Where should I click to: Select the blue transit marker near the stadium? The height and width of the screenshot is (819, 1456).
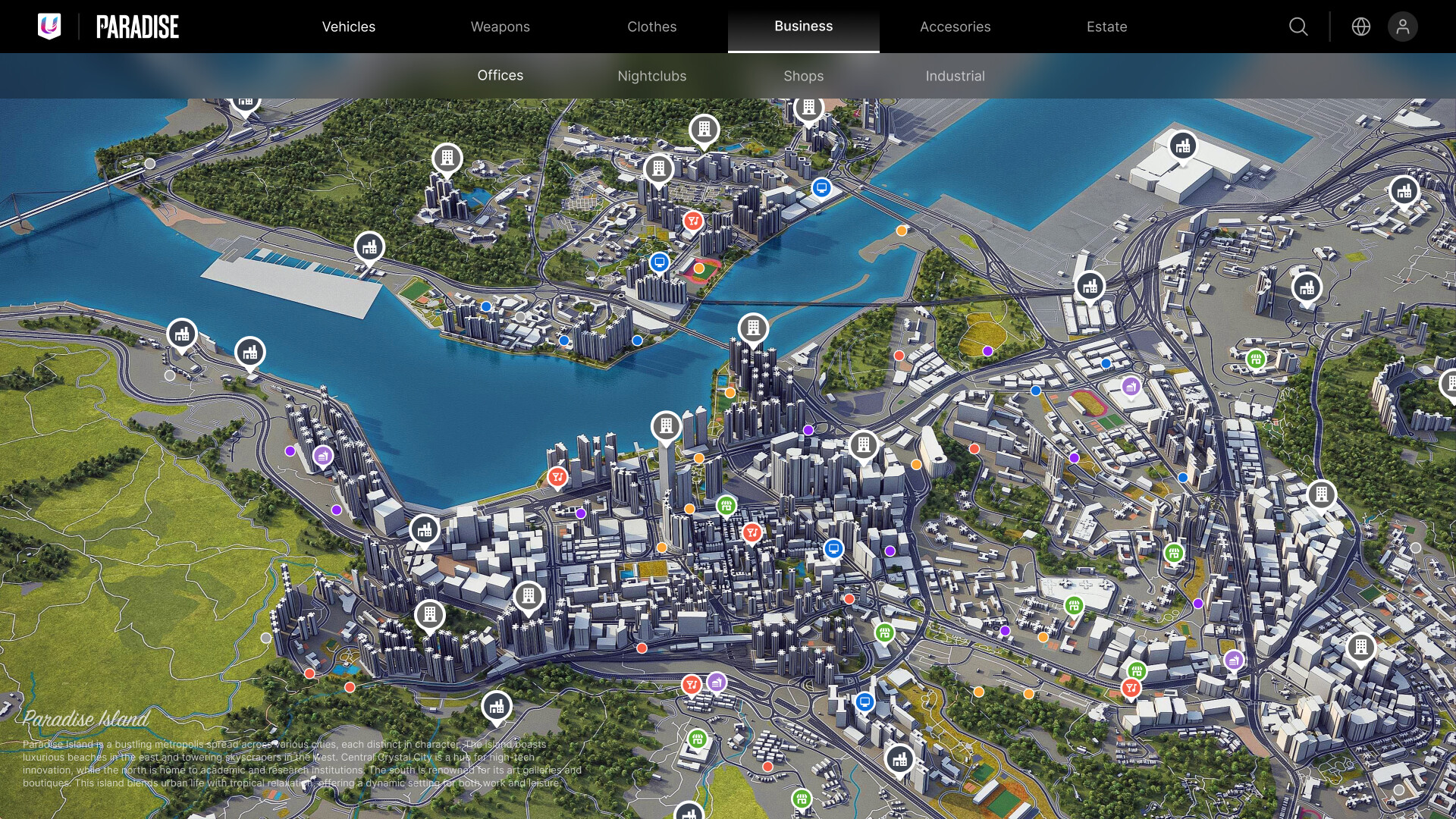[x=658, y=262]
